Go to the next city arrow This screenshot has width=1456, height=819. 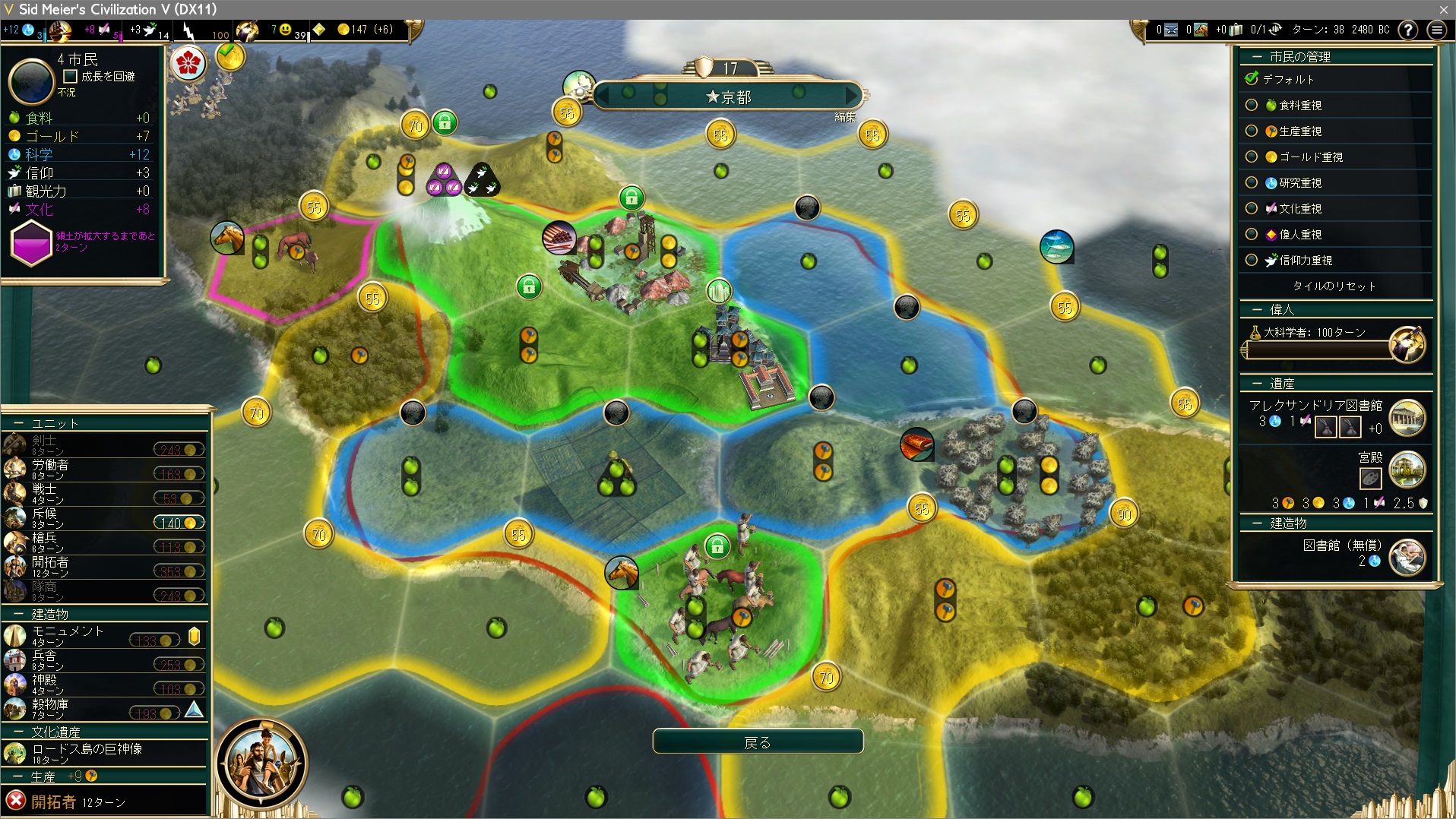tap(853, 96)
